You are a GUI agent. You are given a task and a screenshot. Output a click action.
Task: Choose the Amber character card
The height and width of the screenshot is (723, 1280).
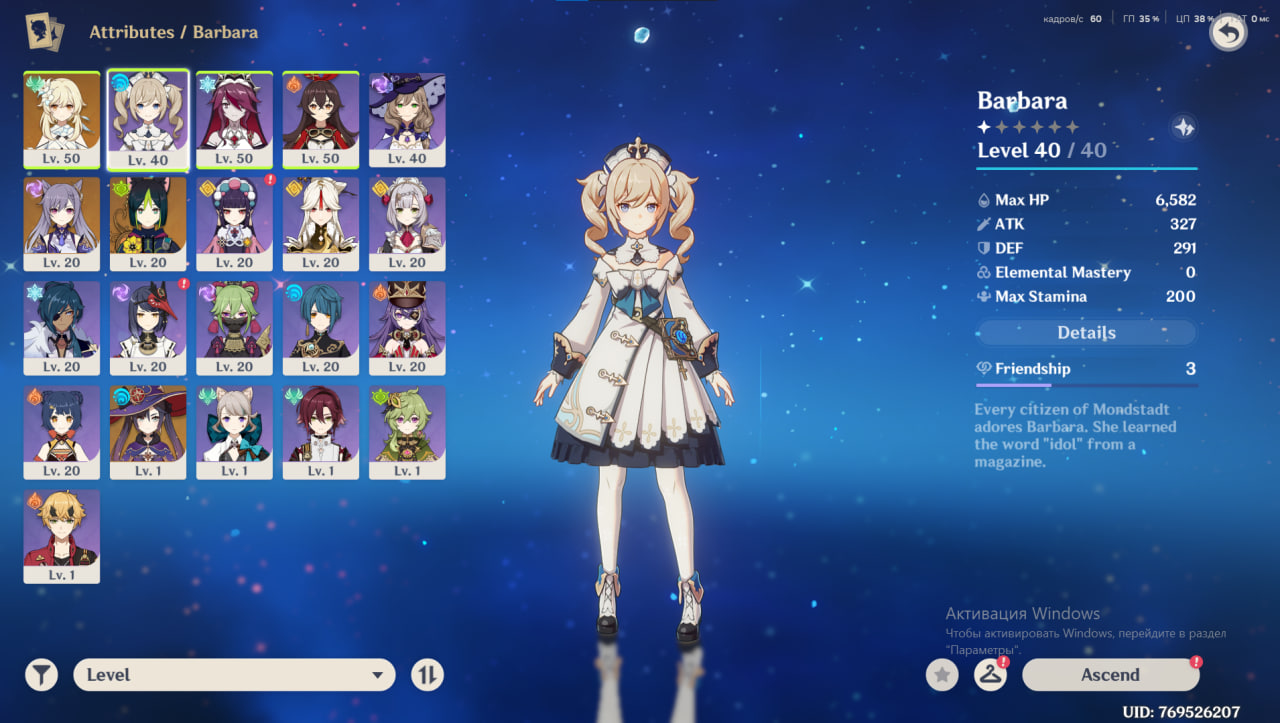coord(320,118)
